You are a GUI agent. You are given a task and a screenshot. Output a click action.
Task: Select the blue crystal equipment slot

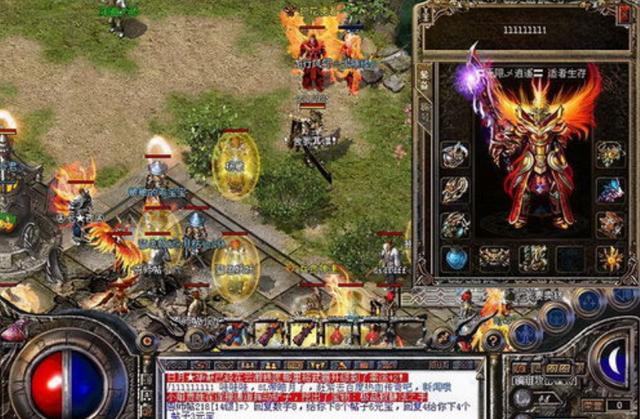[610, 189]
